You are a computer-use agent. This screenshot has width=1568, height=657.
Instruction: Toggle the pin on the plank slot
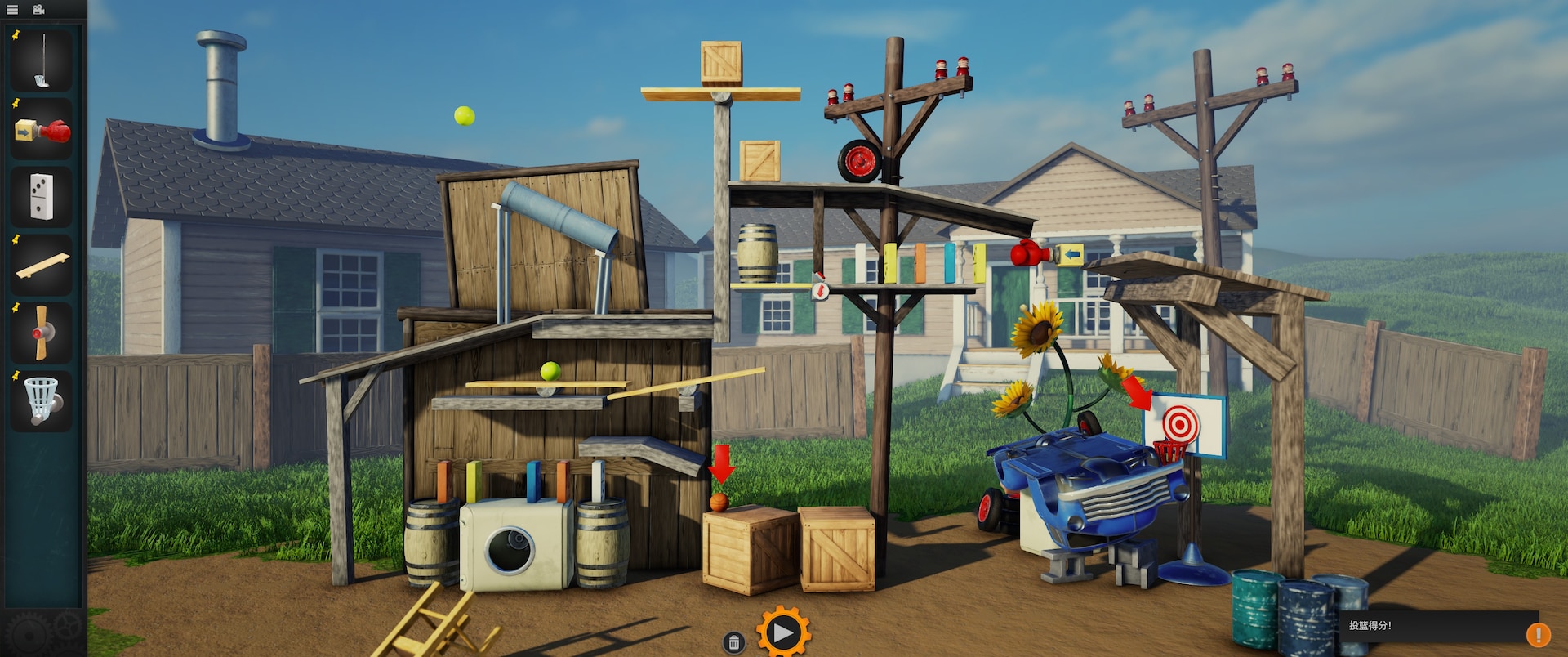pyautogui.click(x=14, y=237)
